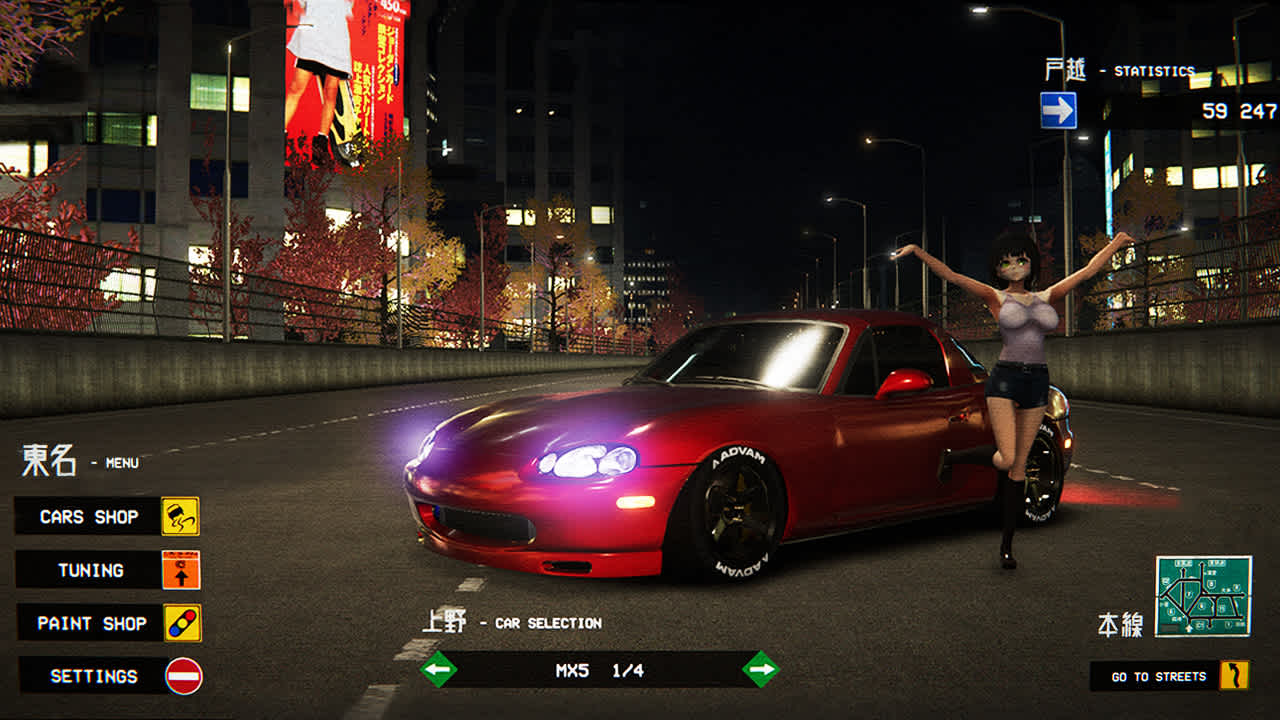Open the pill capsule icon beside PAINT SHOP

pos(180,622)
